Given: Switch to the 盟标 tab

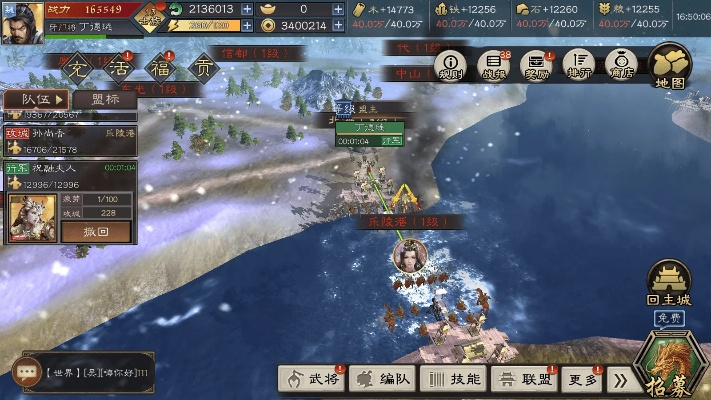Looking at the screenshot, I should (105, 99).
